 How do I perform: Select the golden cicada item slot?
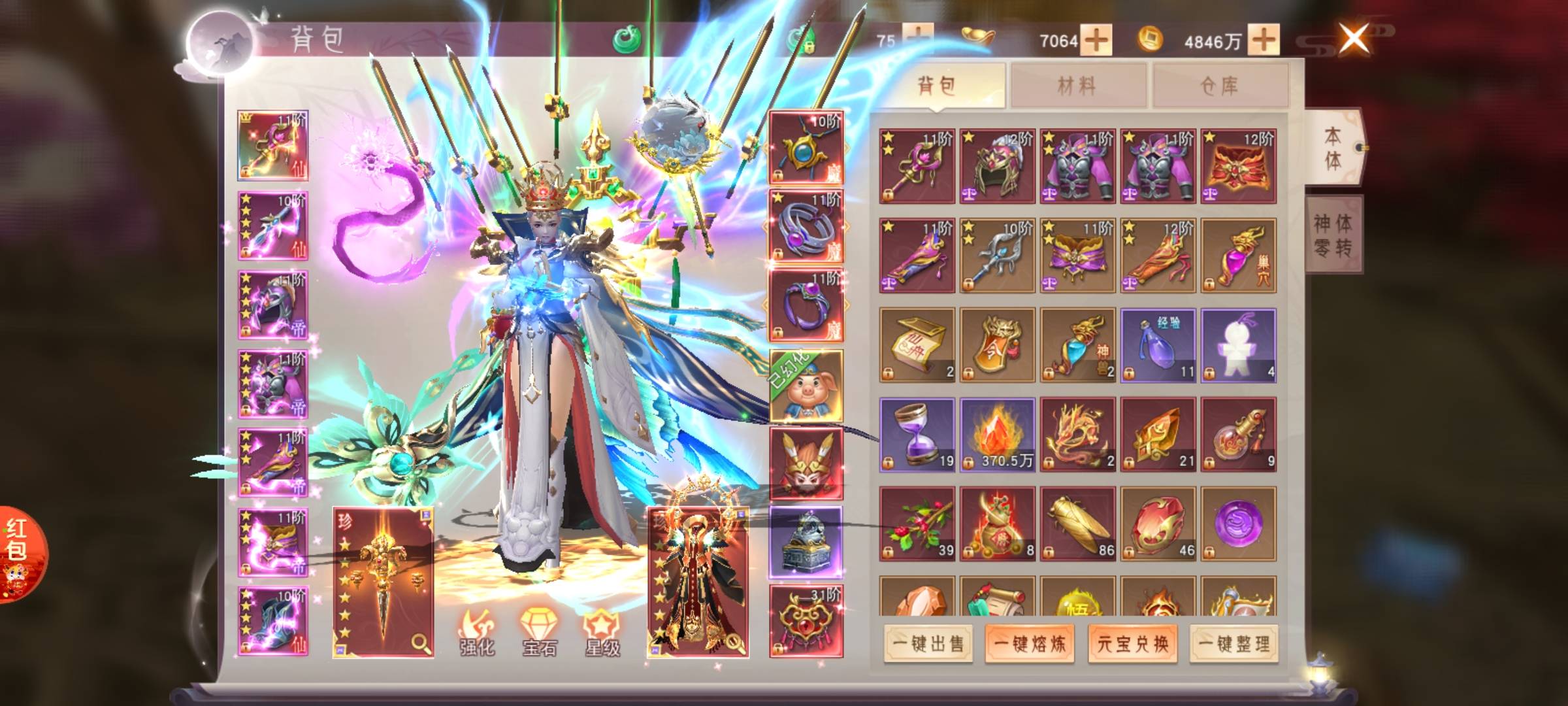pyautogui.click(x=1077, y=524)
